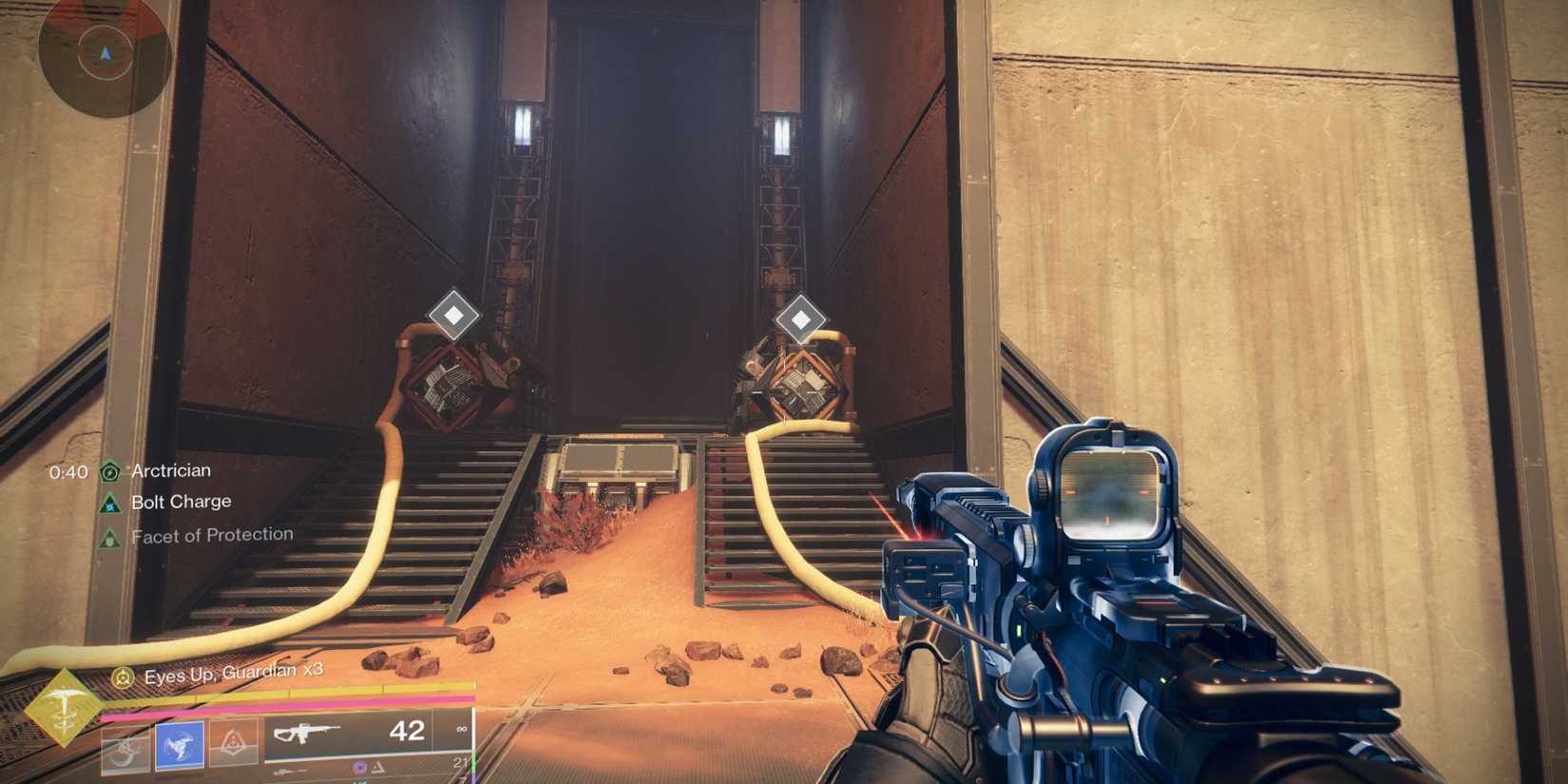Select the Arctrician buff icon
The width and height of the screenshot is (1568, 784).
pyautogui.click(x=110, y=472)
